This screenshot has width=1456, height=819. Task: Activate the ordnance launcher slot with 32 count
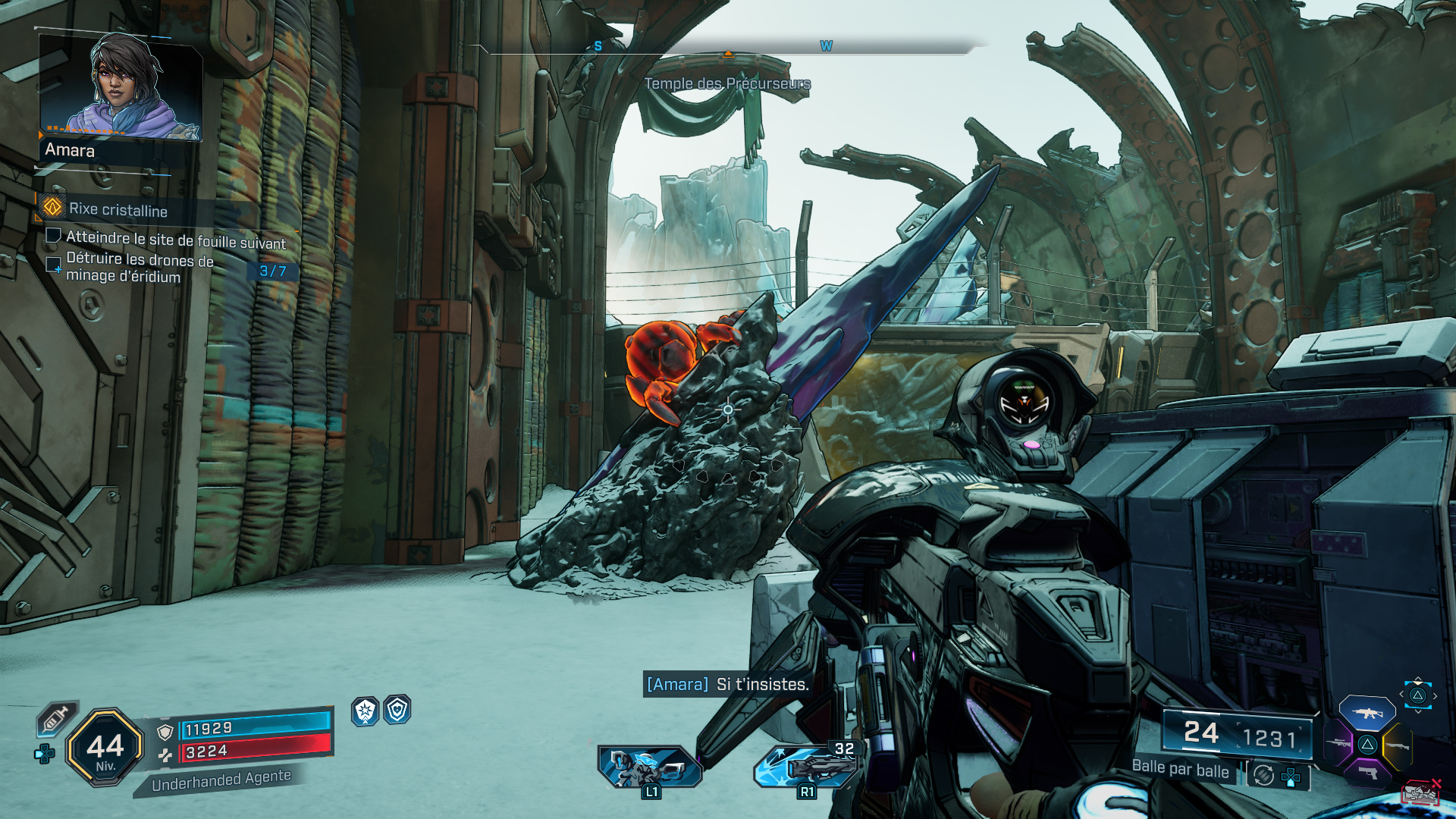pyautogui.click(x=805, y=766)
